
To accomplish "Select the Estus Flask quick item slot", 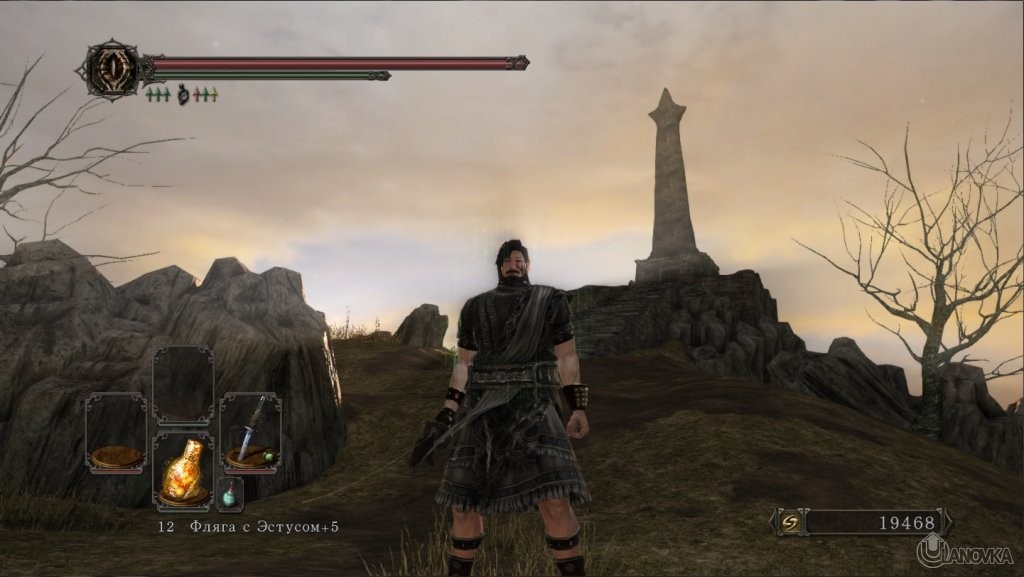I will click(x=183, y=470).
